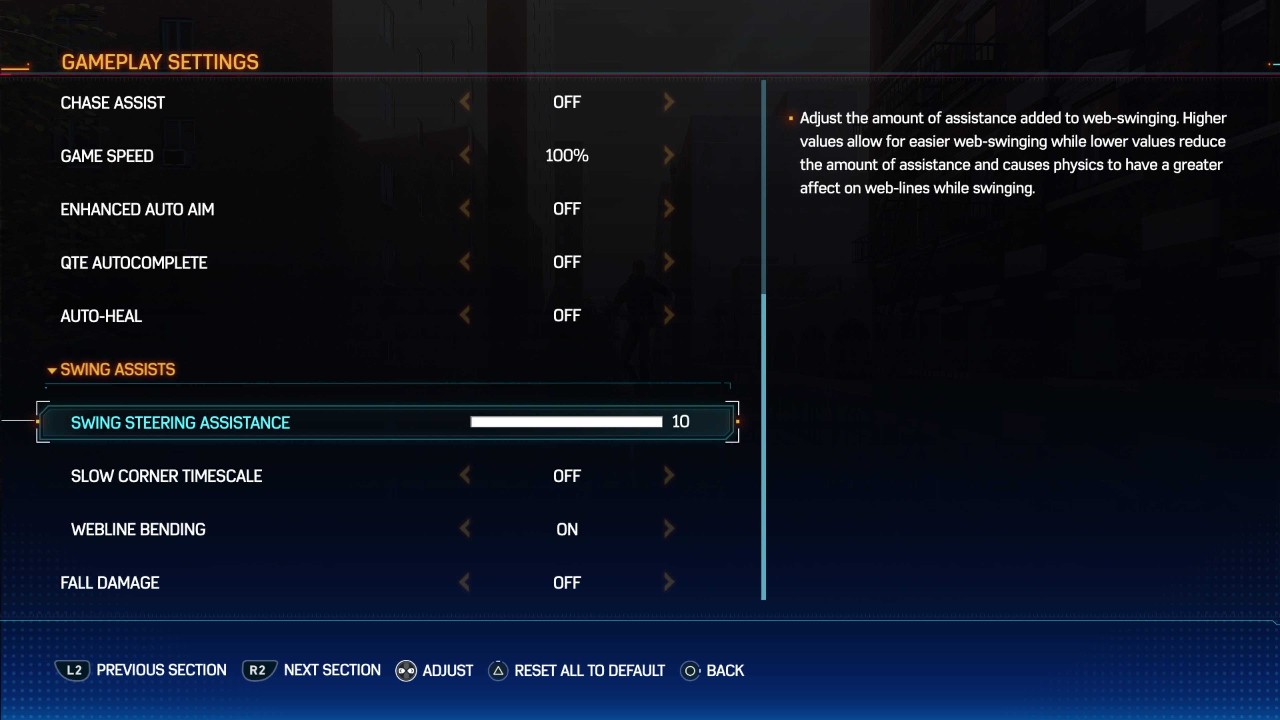Click the bullet icon beside the description text
Screen dimensions: 1280x720
(x=789, y=116)
